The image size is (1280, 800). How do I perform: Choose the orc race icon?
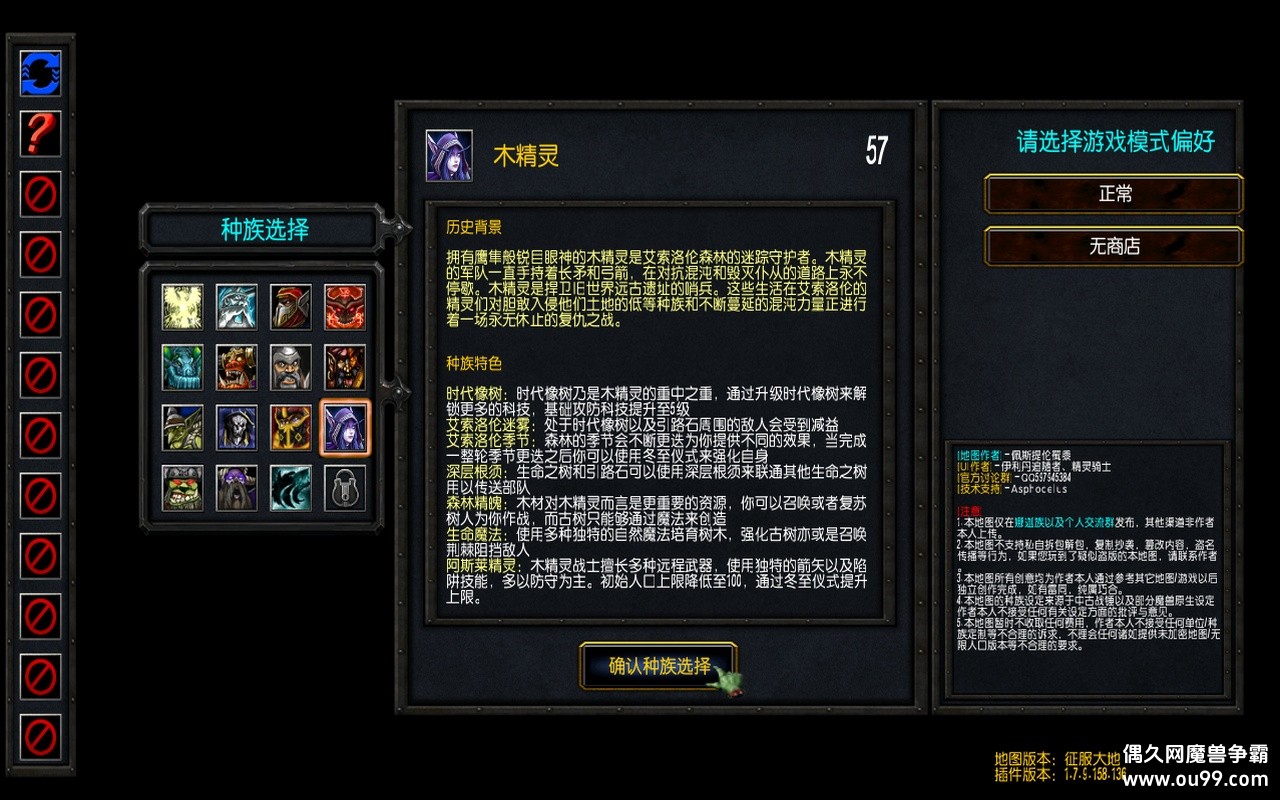point(236,368)
